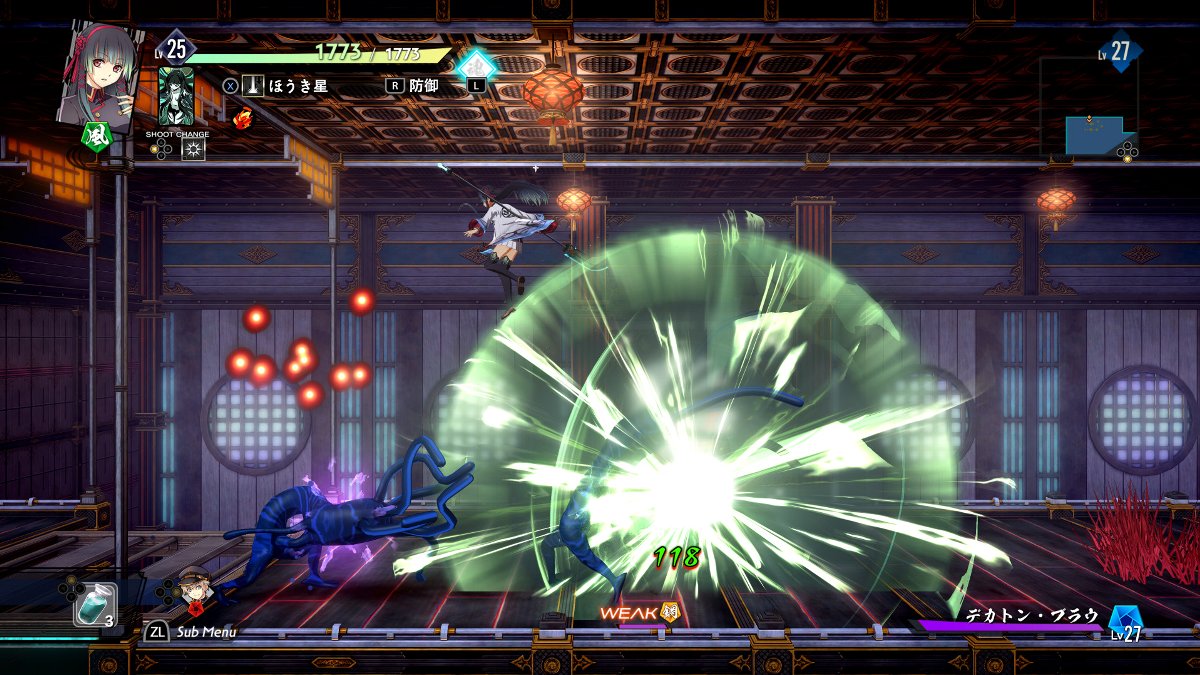This screenshot has height=675, width=1200.
Task: Use the healing potion bottle item
Action: click(x=93, y=604)
